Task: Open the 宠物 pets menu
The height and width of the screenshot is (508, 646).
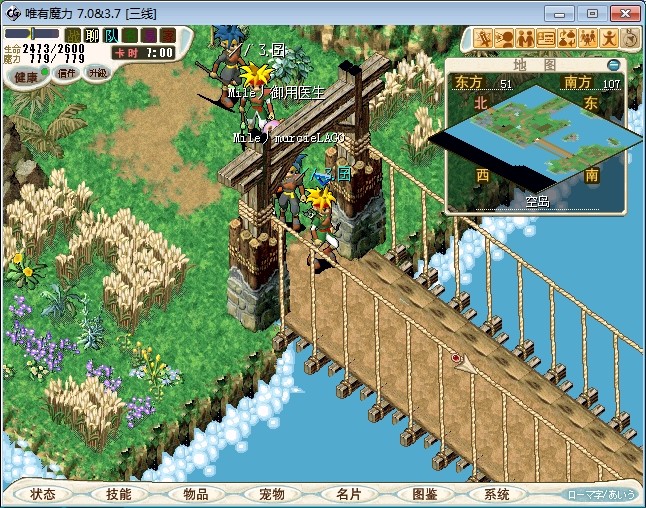Action: 271,494
